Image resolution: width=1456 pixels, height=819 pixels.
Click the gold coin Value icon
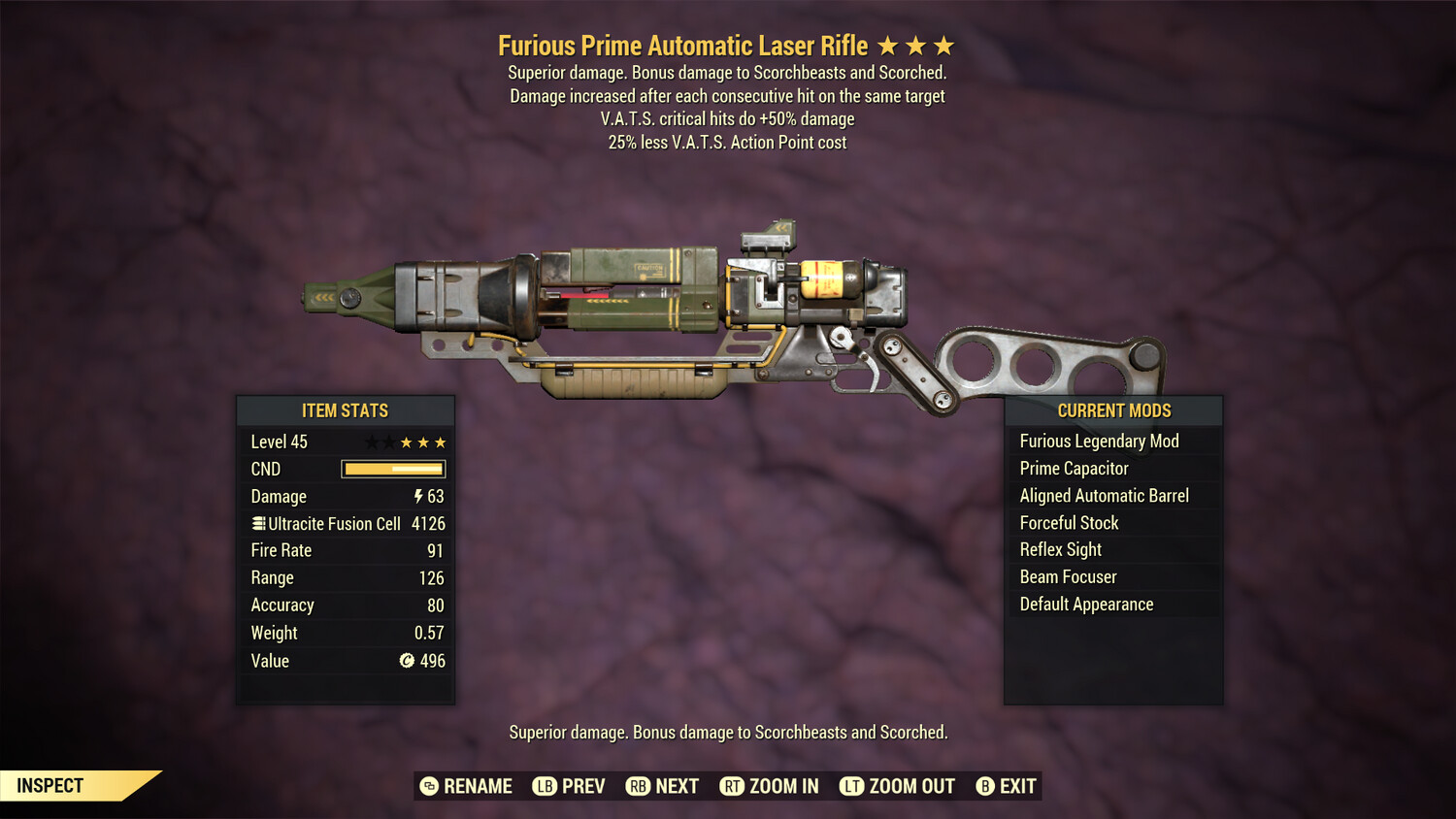408,661
